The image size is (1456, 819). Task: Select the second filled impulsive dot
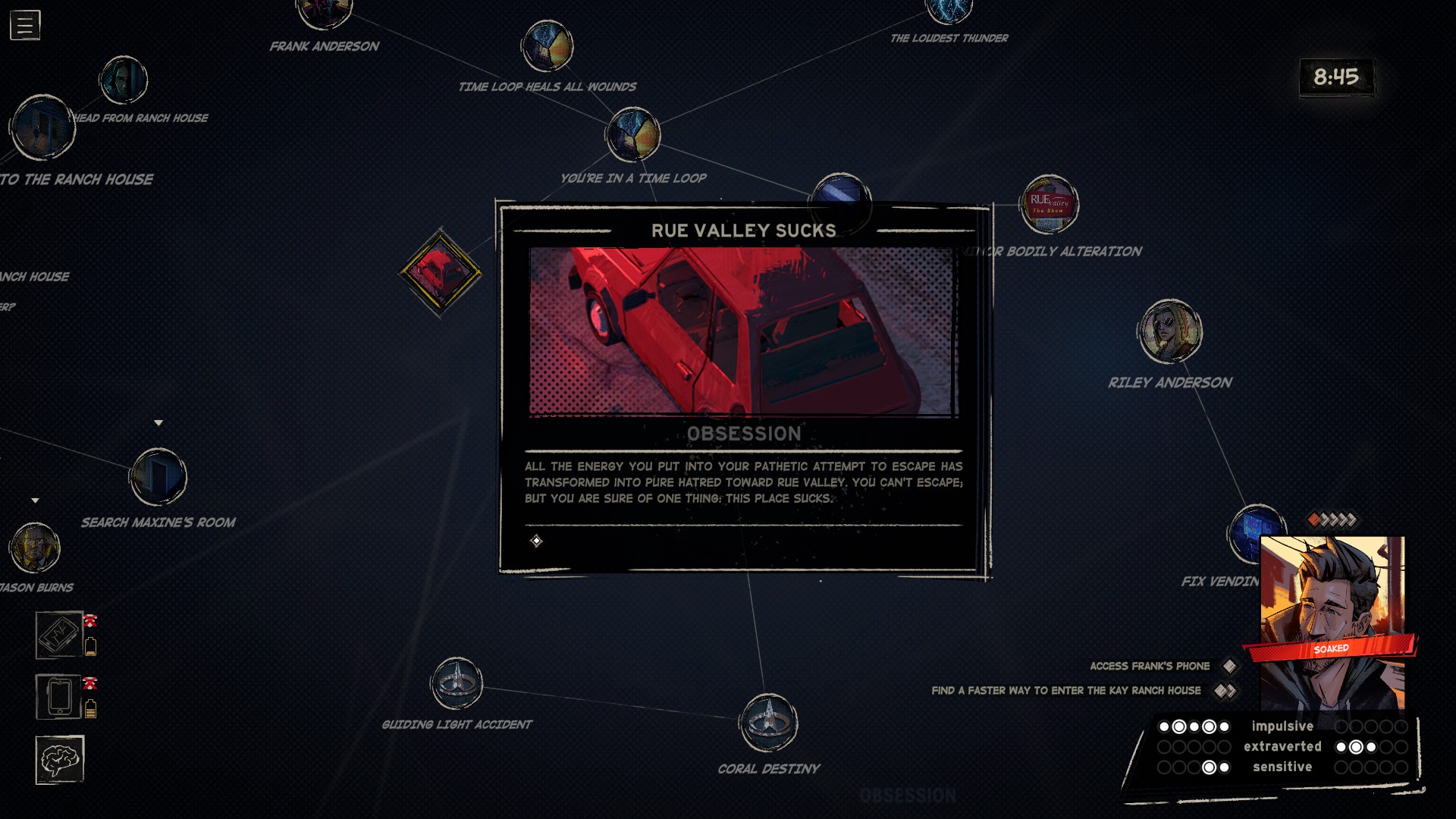tap(1178, 726)
